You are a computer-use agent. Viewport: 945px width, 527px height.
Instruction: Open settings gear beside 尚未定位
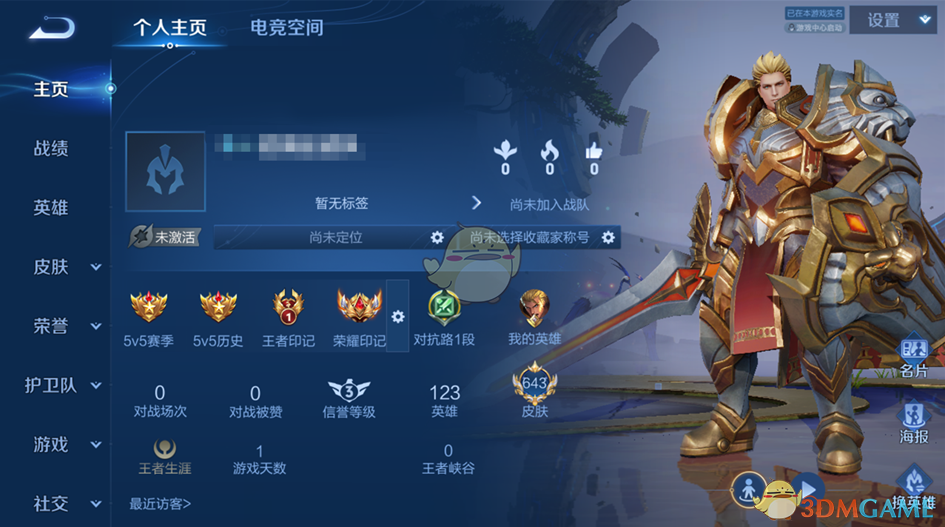point(436,237)
